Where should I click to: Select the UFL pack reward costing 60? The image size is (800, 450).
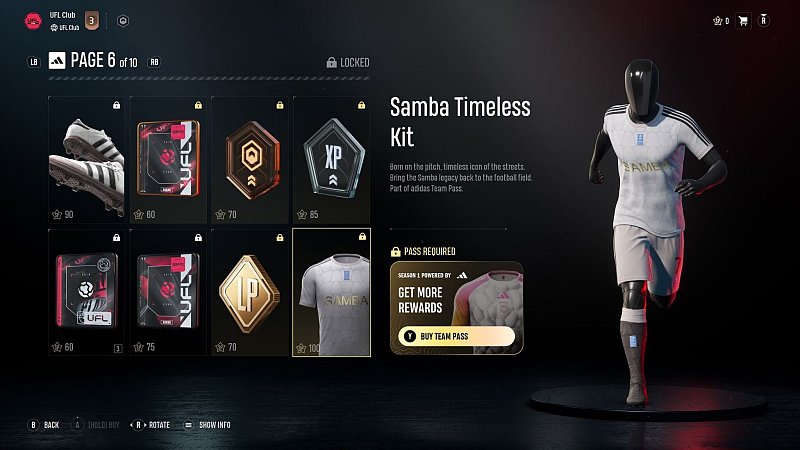click(88, 292)
